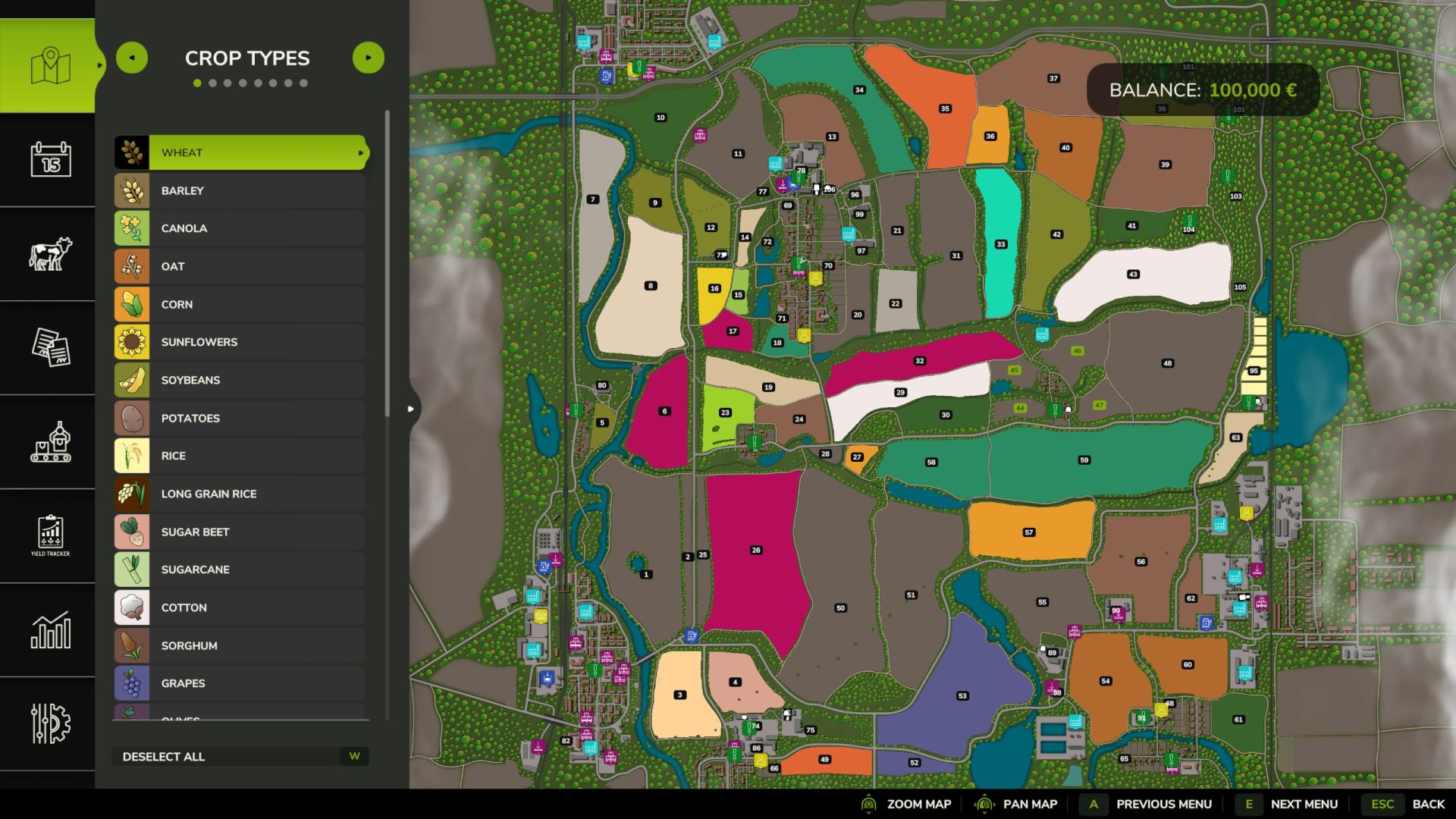Open the Yield Tracker tab
Viewport: 1456px width, 819px height.
coord(50,535)
